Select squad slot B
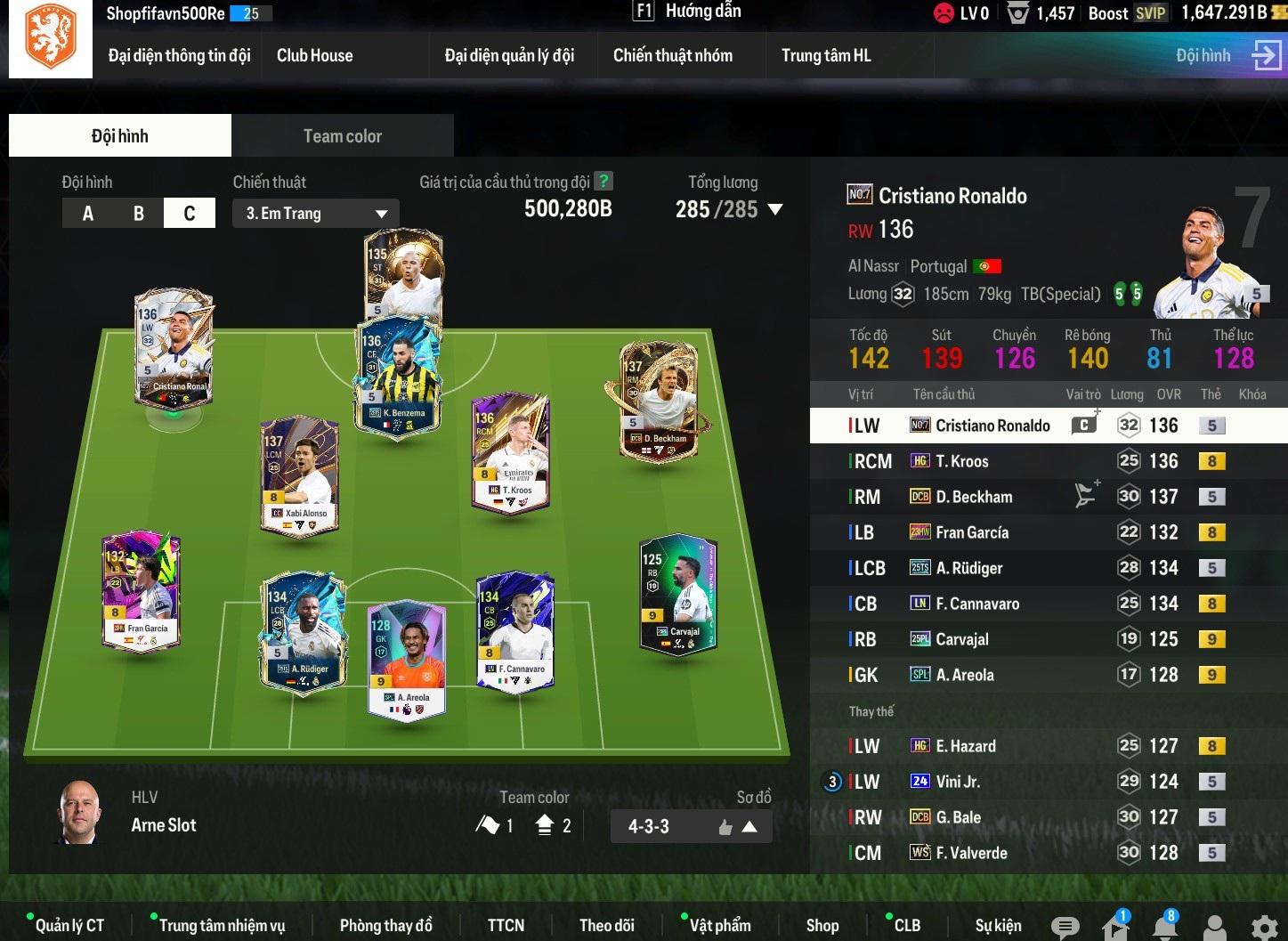 point(138,214)
